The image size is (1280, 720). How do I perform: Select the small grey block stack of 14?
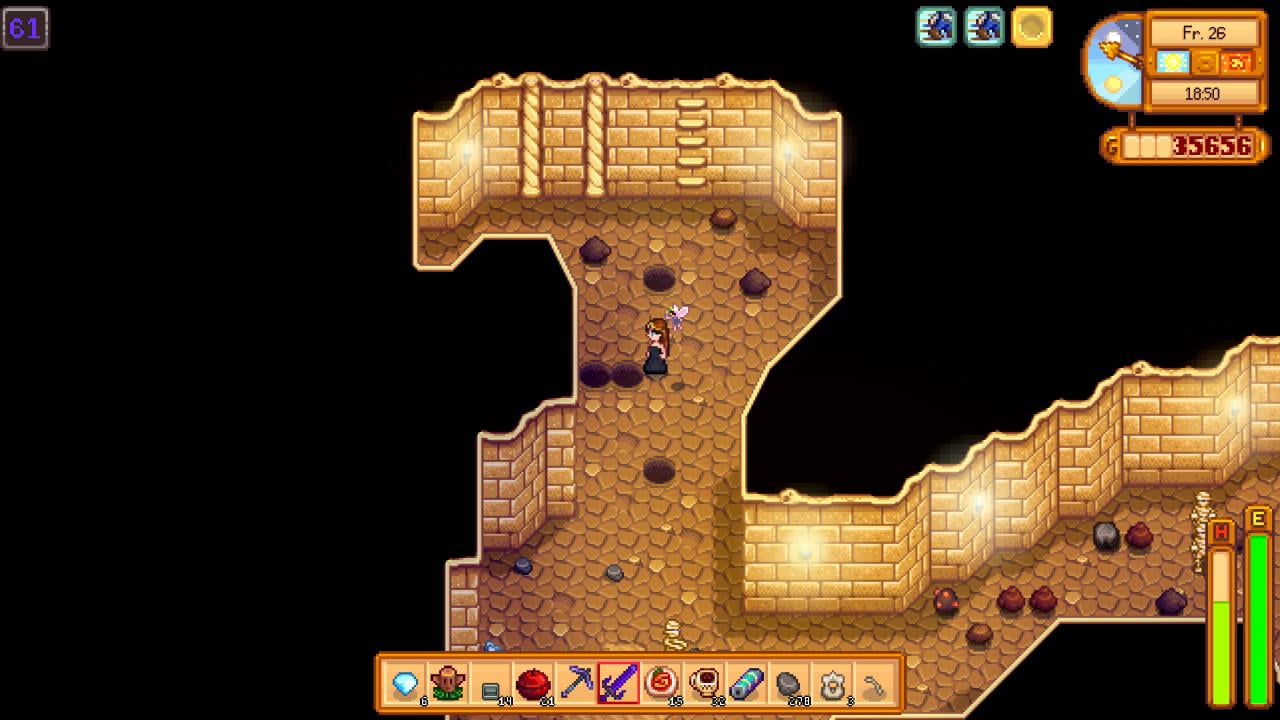point(490,686)
